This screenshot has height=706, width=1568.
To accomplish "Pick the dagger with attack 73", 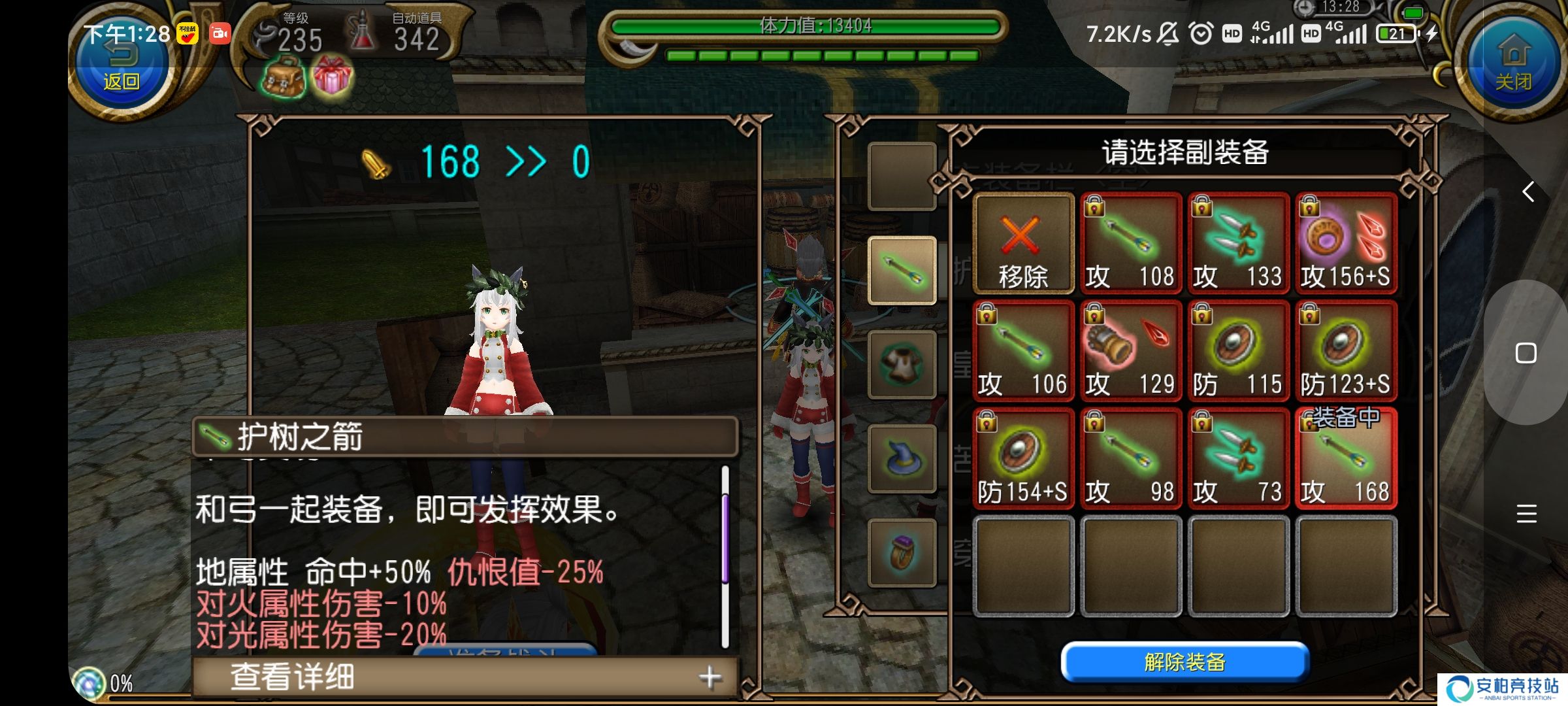I will click(x=1238, y=459).
